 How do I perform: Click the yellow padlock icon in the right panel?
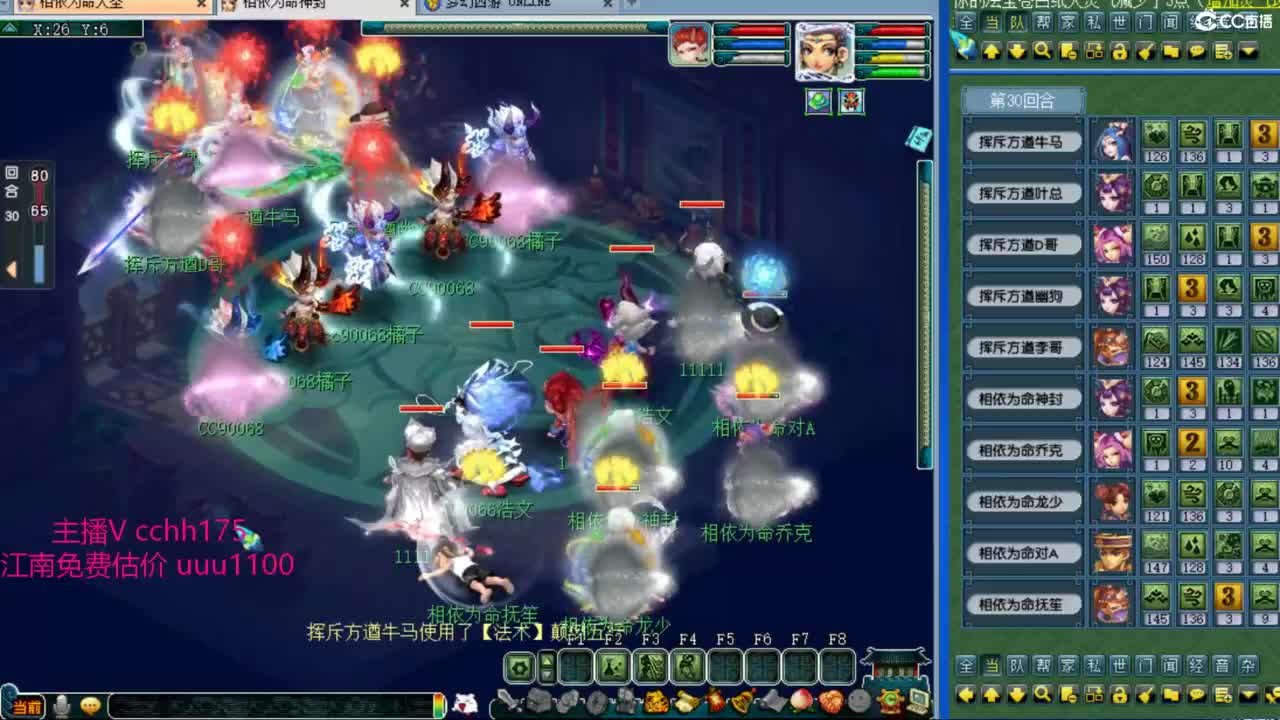click(x=1121, y=693)
